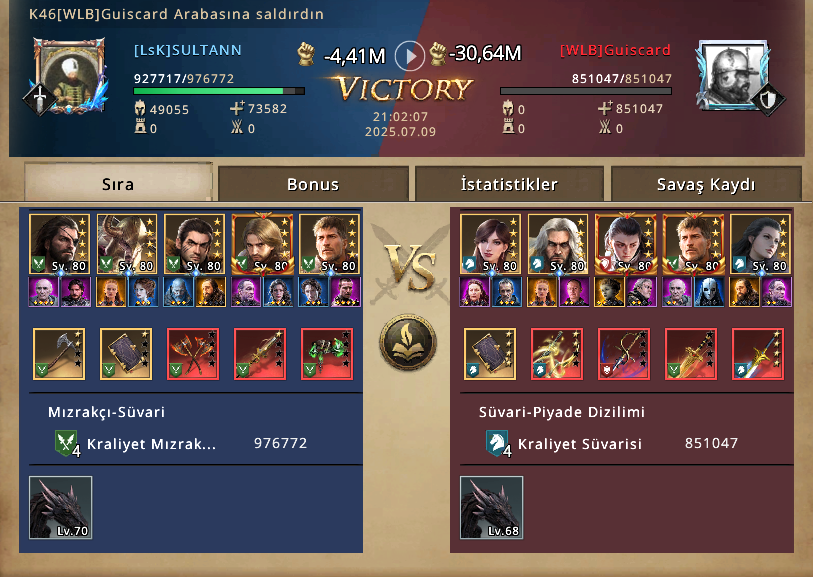The image size is (813, 577).
Task: Switch to the Bonus tab
Action: click(313, 184)
